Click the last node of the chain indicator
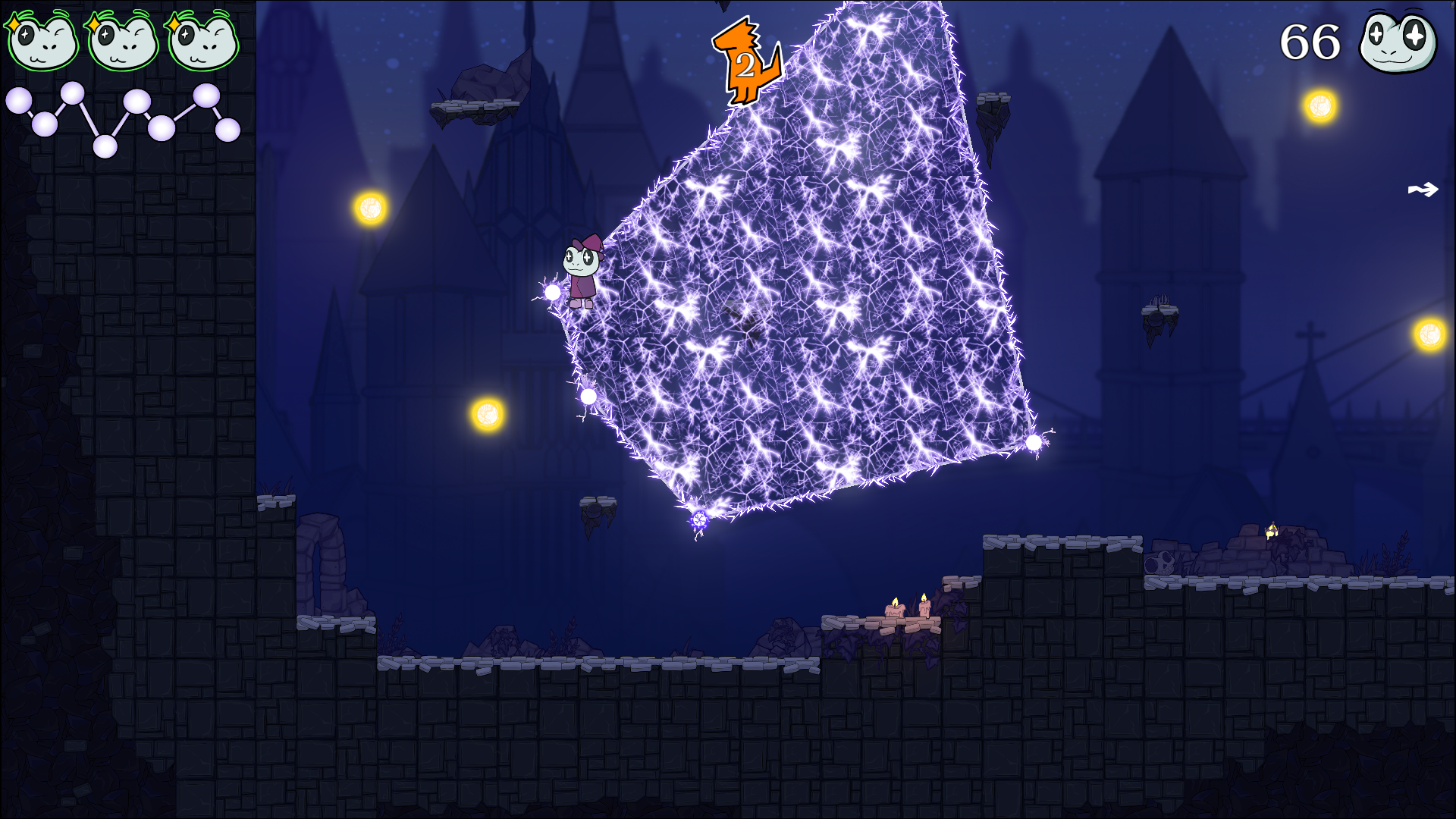This screenshot has width=1456, height=819. [228, 129]
